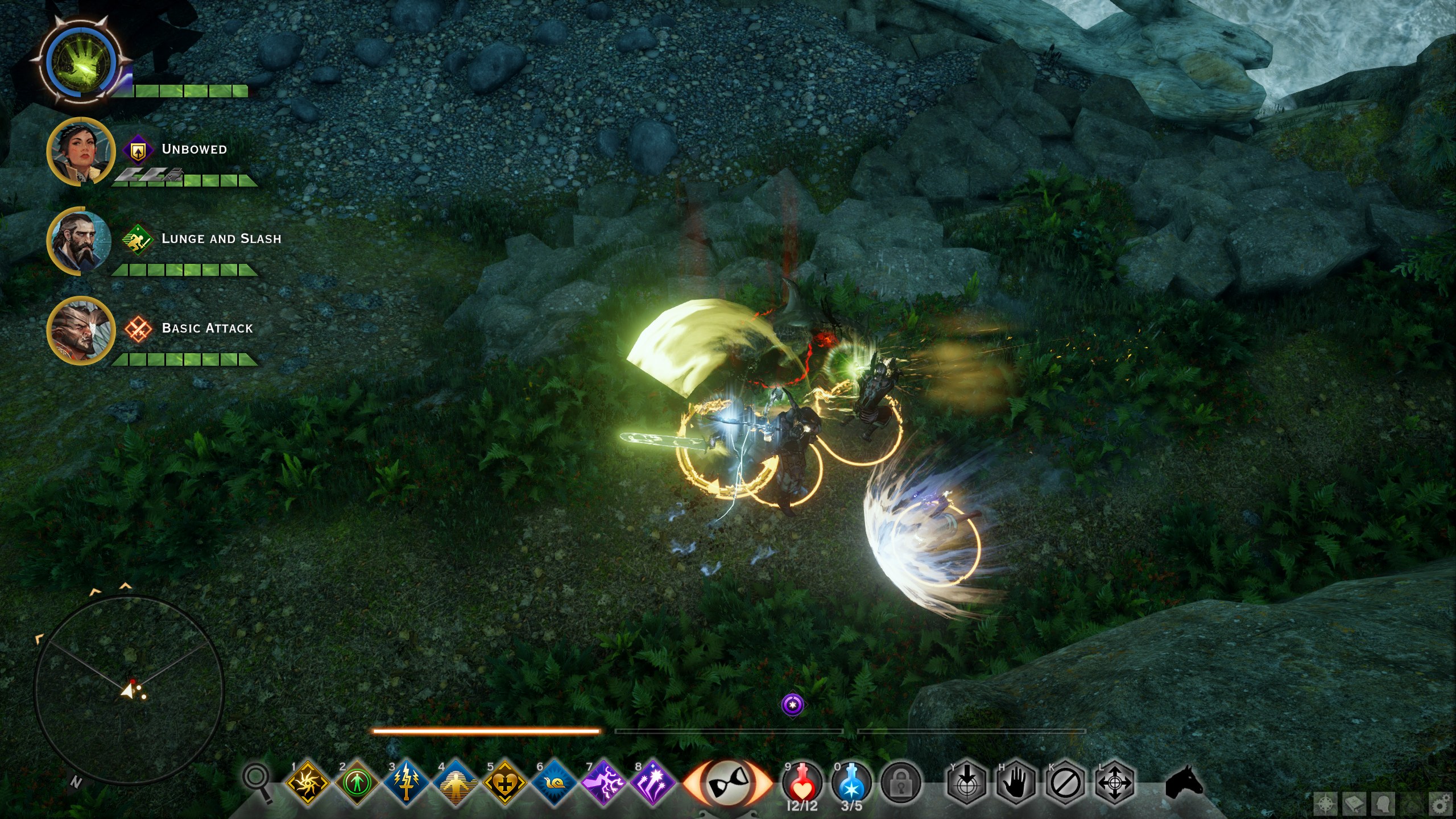Choose the four-arrow crosshair move command

[x=1114, y=784]
